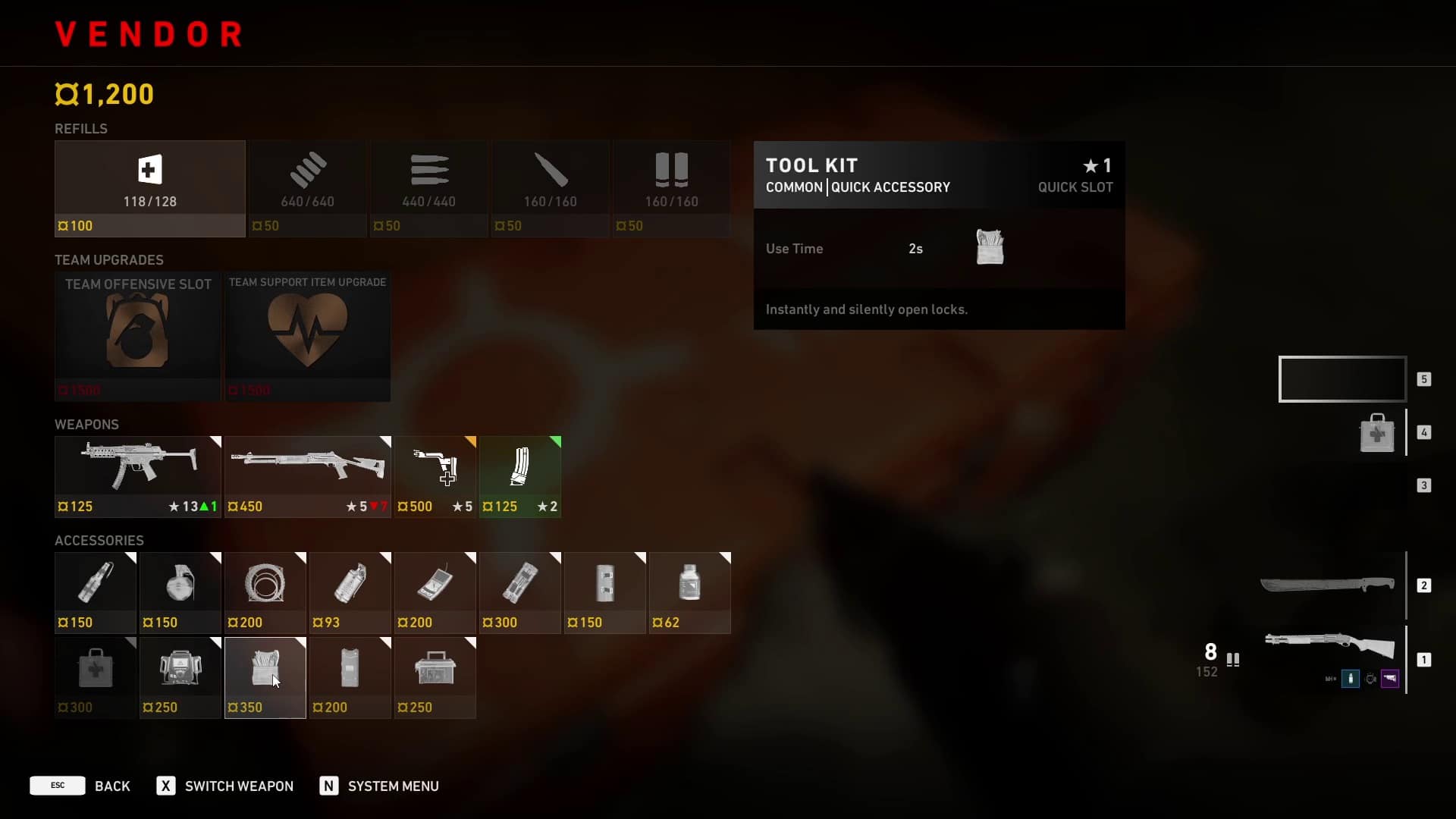Purchase the razor wire coil

[x=265, y=592]
